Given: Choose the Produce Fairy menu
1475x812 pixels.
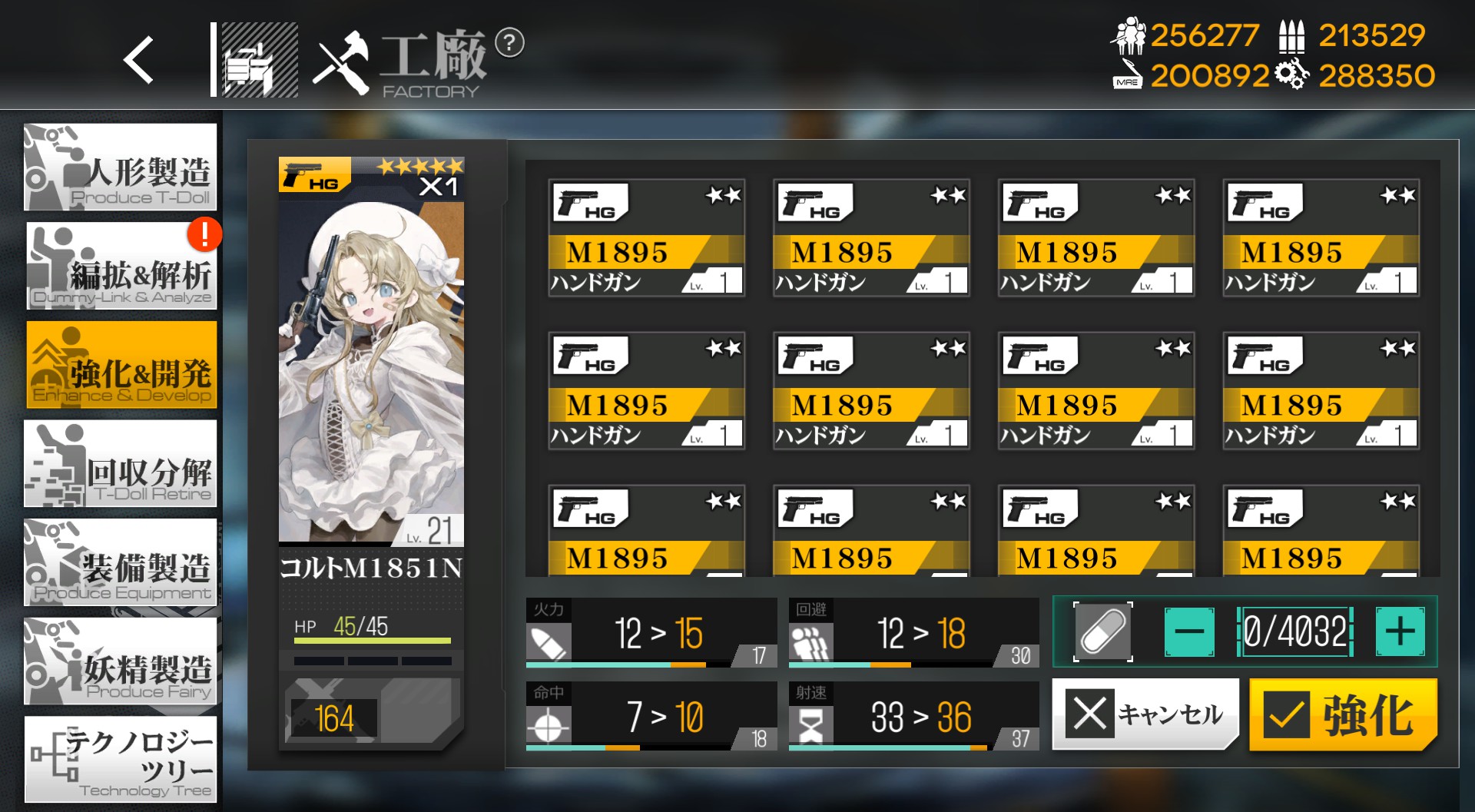Looking at the screenshot, I should [121, 661].
